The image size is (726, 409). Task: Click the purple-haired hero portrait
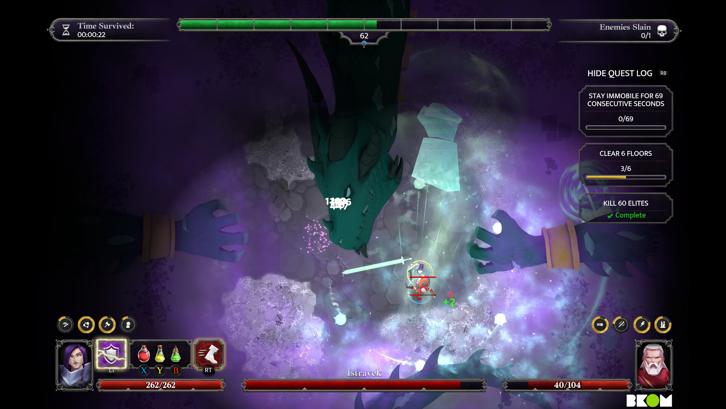click(74, 362)
